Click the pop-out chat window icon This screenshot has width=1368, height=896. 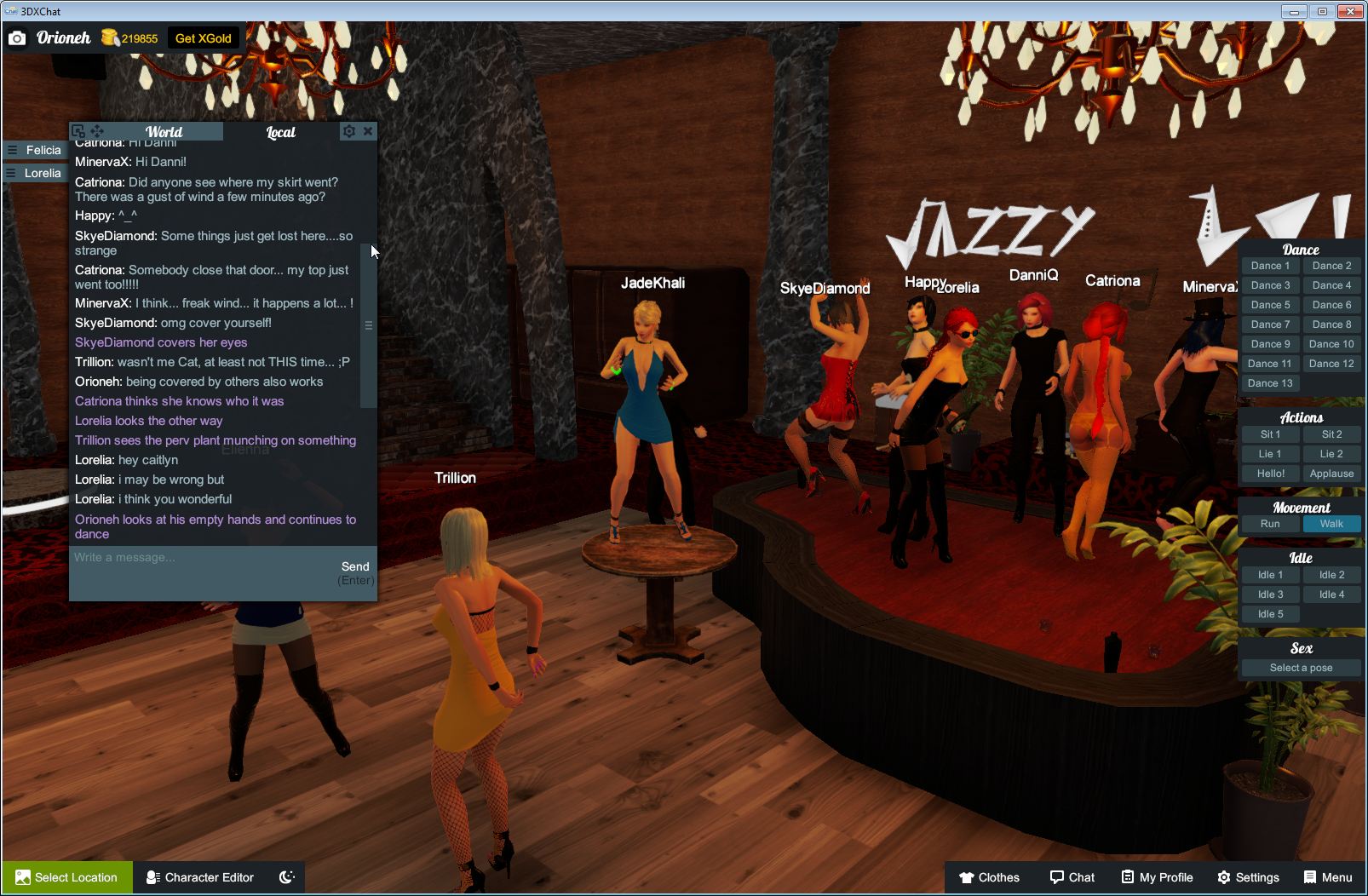[x=78, y=130]
